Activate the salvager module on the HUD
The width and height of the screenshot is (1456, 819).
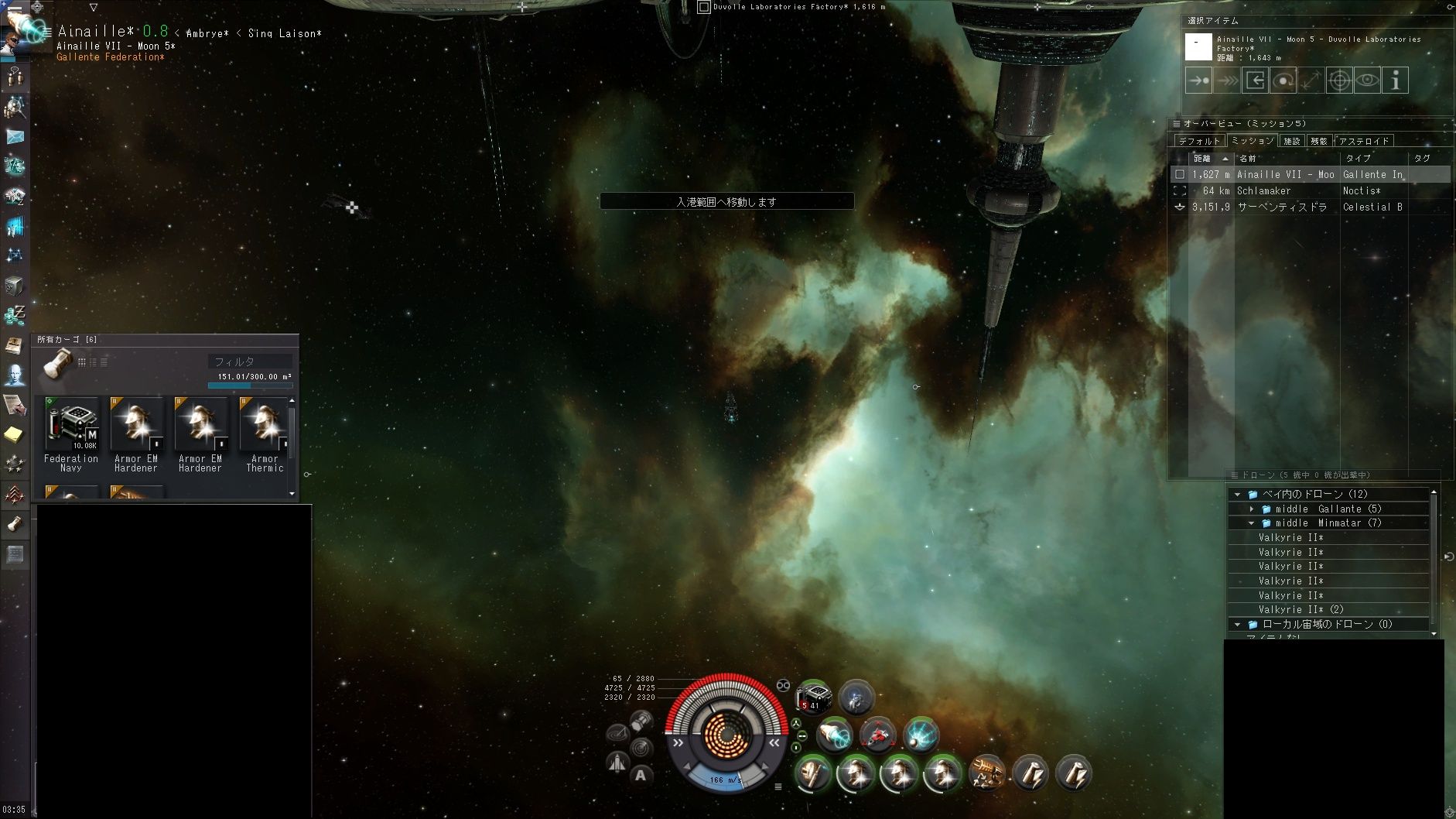pyautogui.click(x=986, y=773)
